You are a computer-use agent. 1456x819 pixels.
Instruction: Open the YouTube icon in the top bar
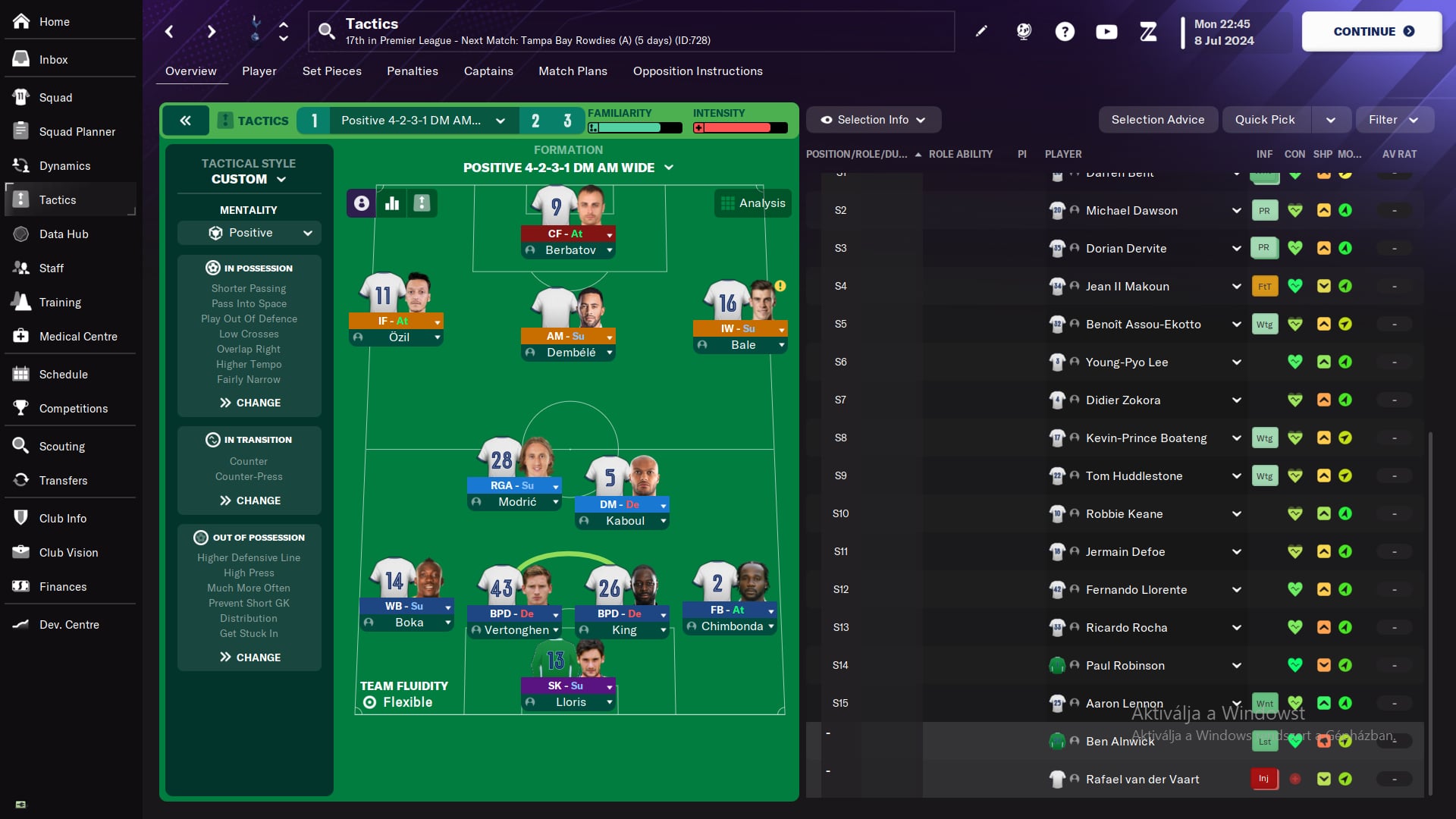coord(1106,31)
